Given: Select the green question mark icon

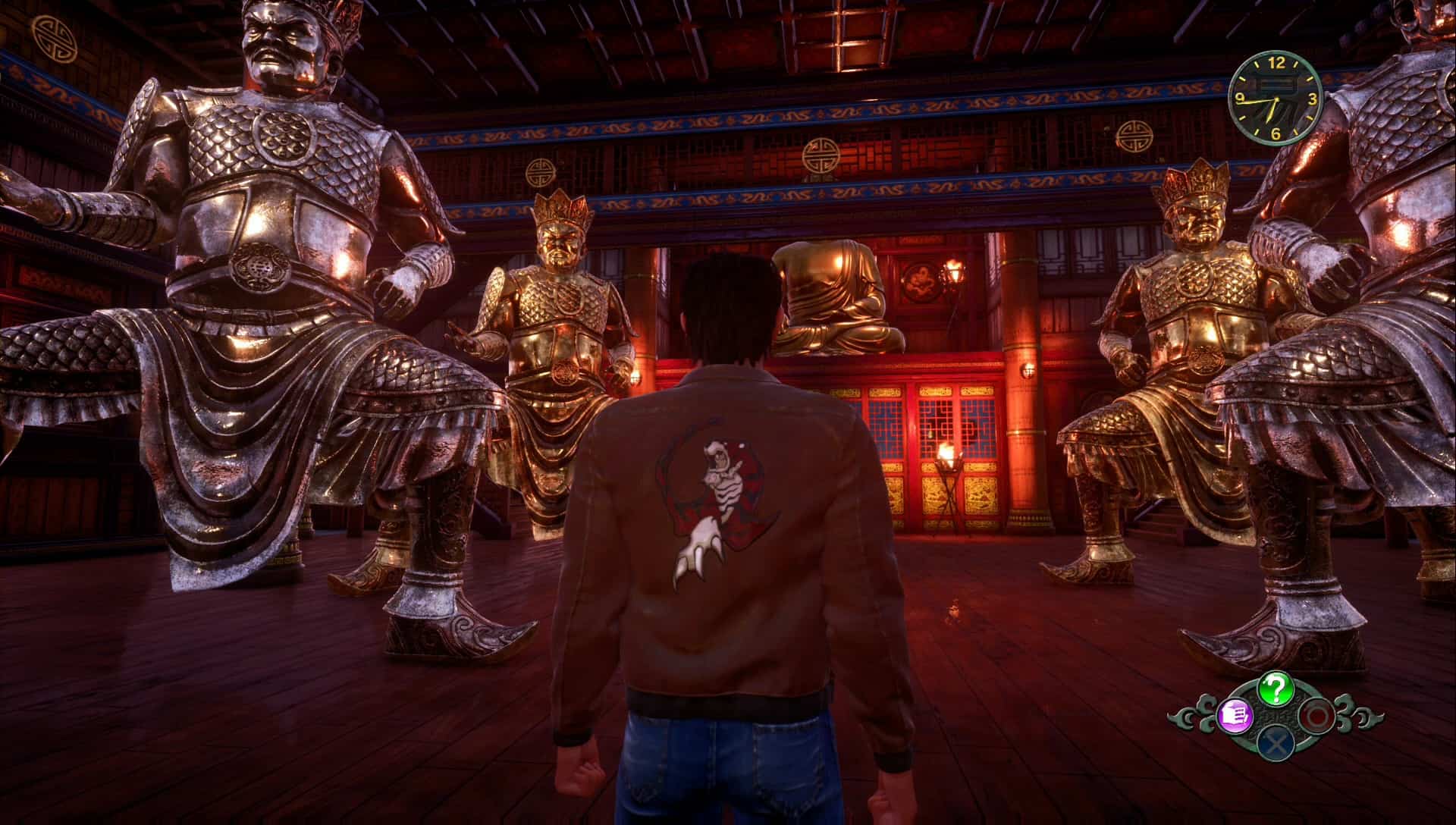Looking at the screenshot, I should click(1276, 689).
